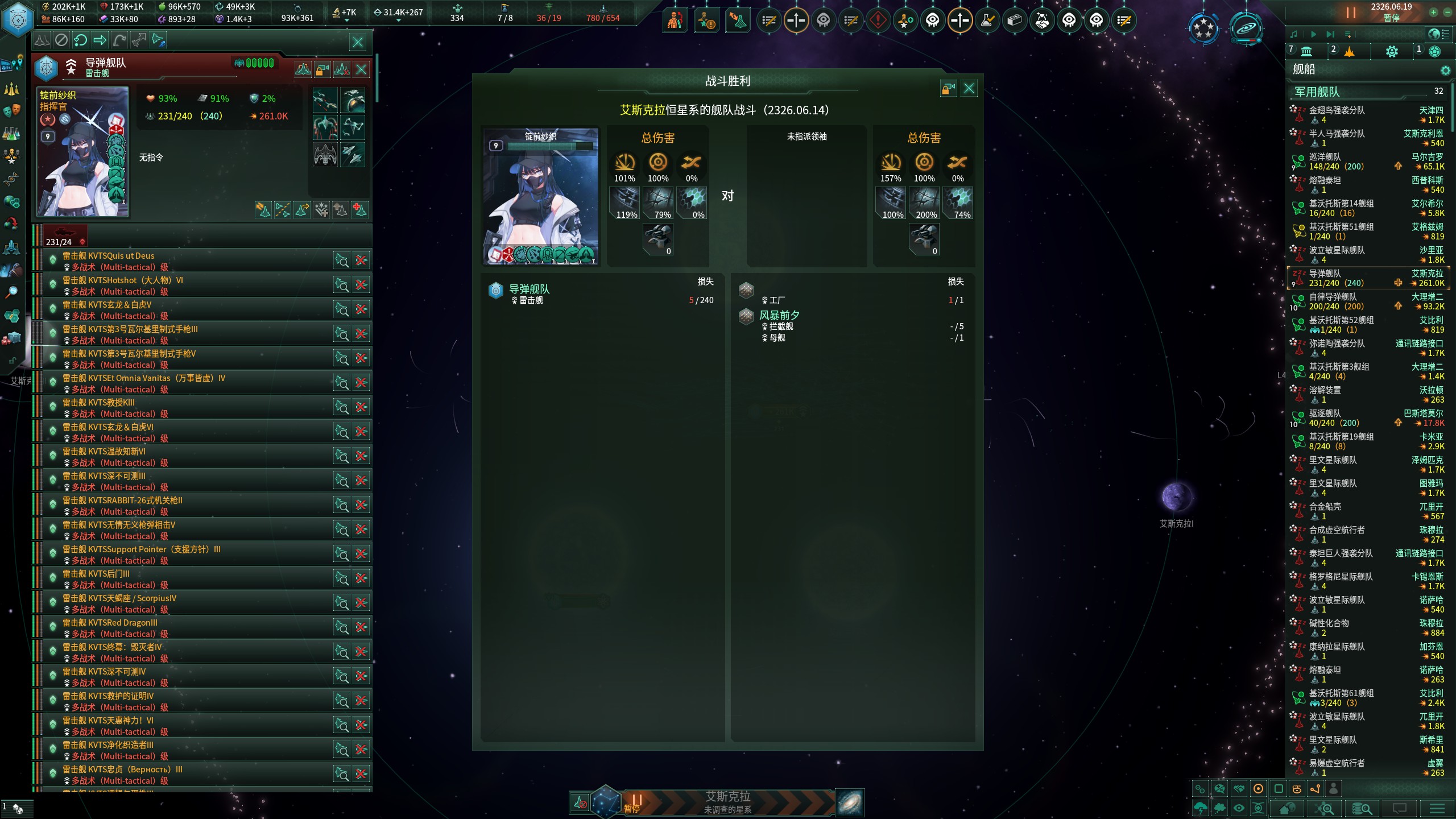Toggle the lock icon on battle report

948,88
